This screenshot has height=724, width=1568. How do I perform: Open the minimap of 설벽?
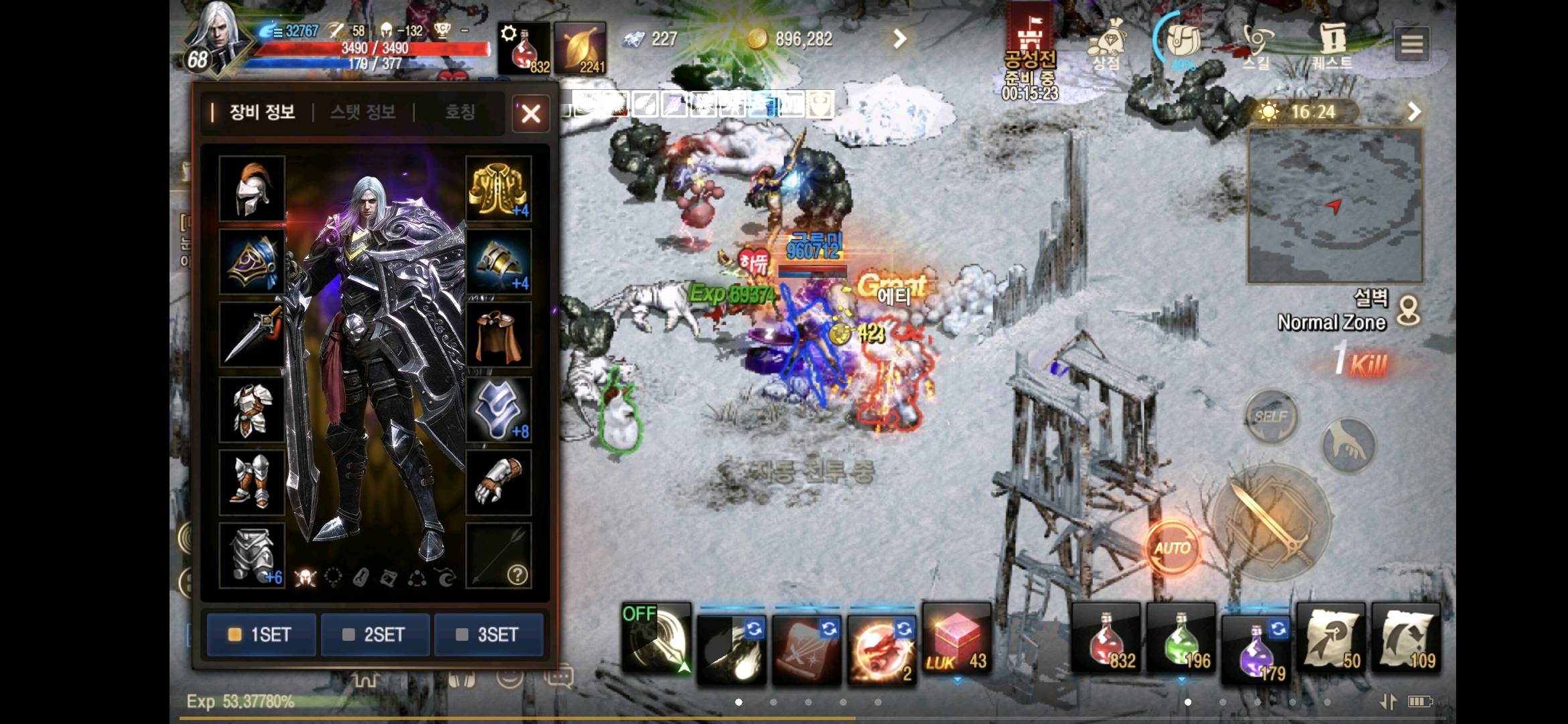[x=1334, y=206]
